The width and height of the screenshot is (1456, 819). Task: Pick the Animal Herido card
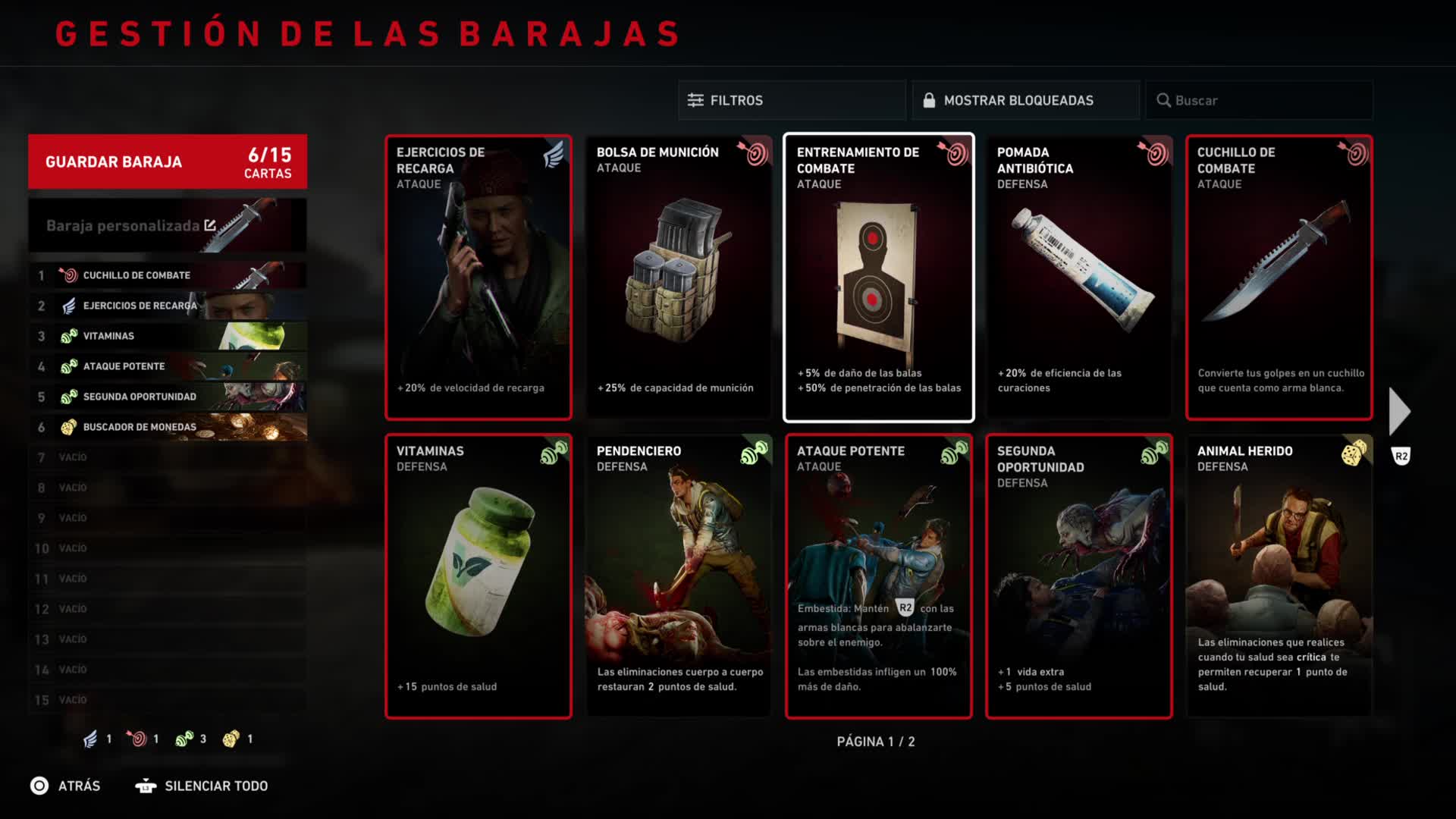[x=1279, y=576]
